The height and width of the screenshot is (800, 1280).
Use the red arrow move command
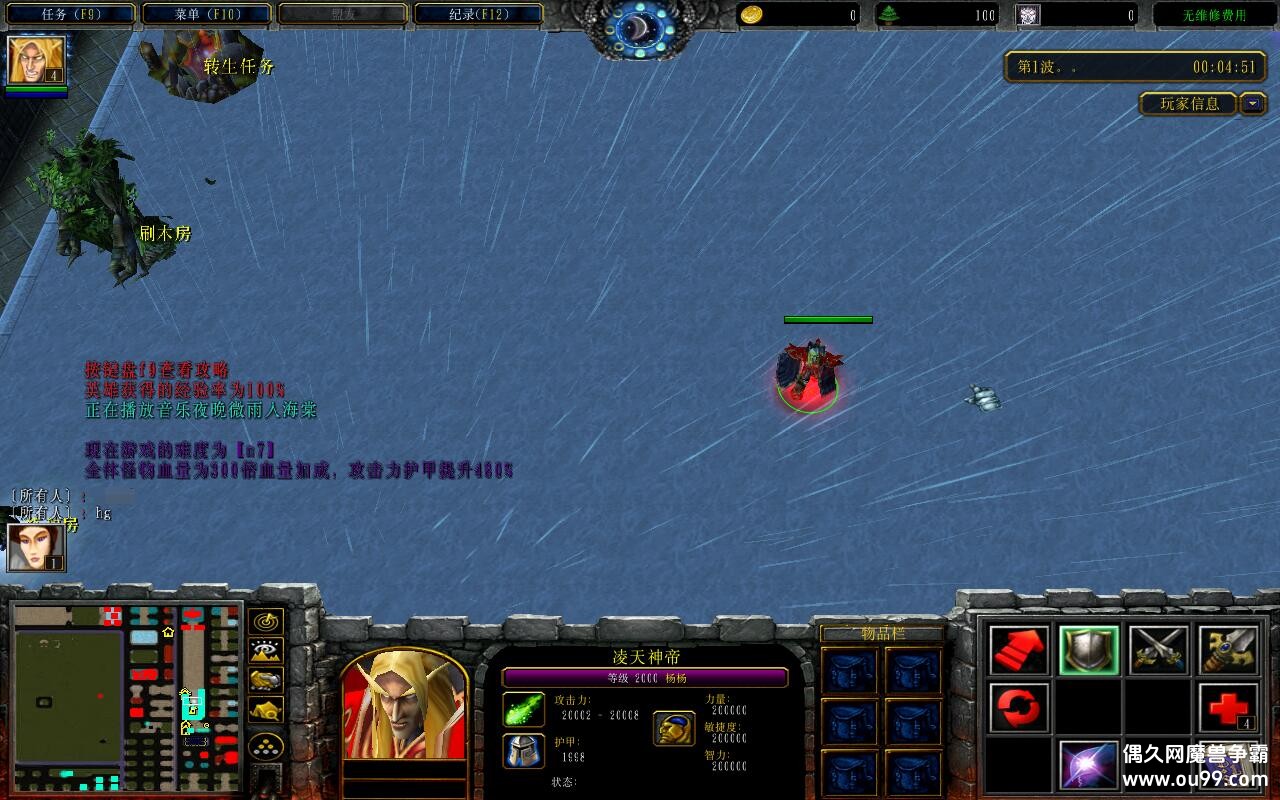[1019, 650]
